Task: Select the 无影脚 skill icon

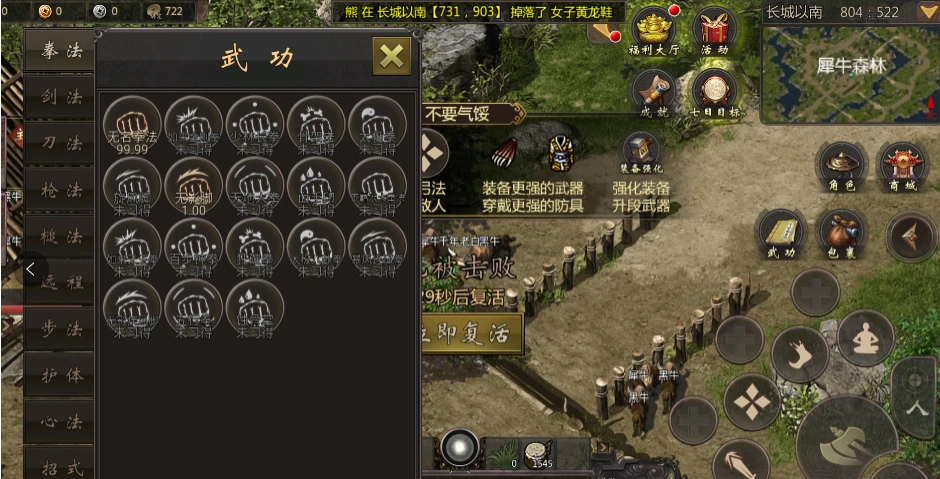Action: pos(194,184)
